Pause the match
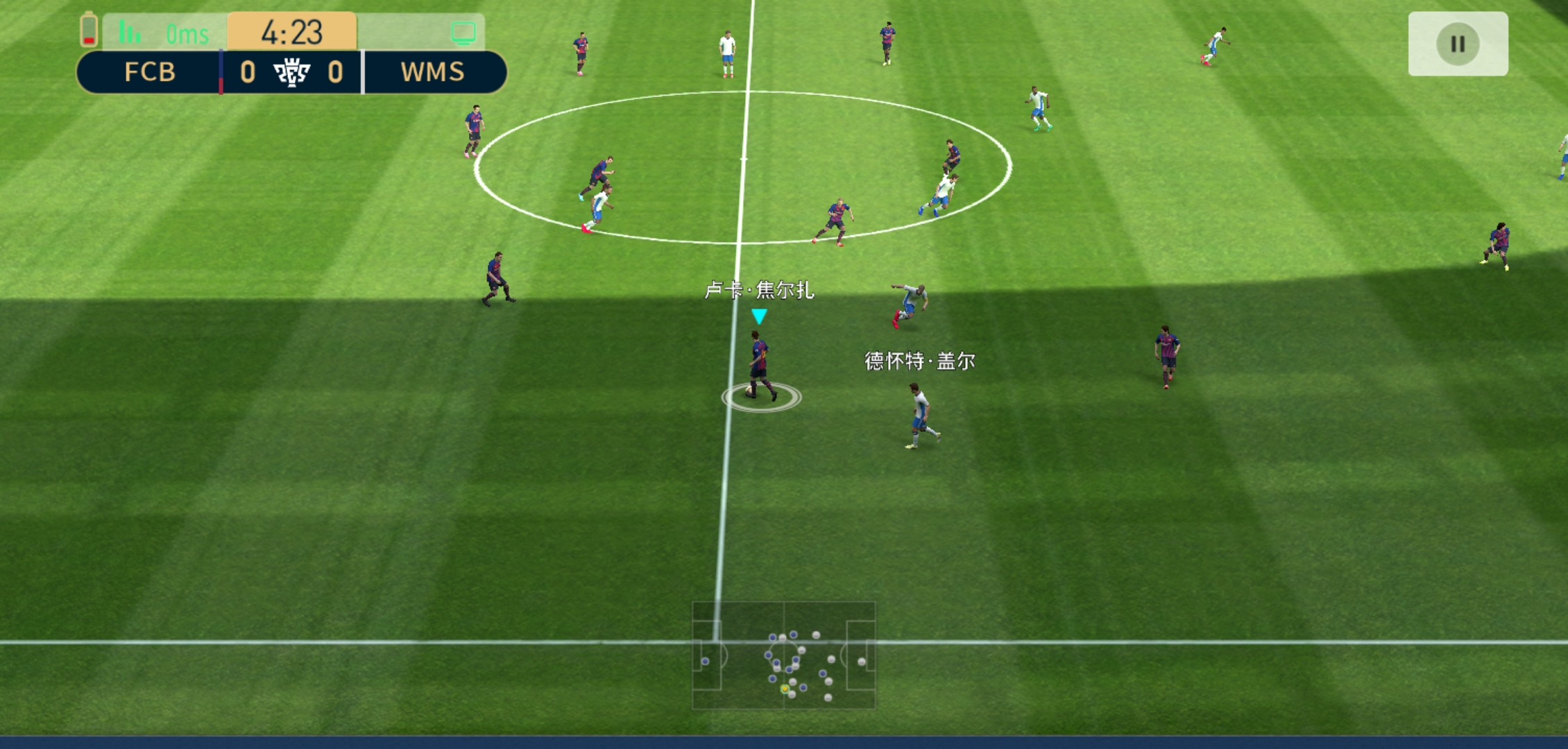Image resolution: width=1568 pixels, height=749 pixels. click(x=1458, y=44)
